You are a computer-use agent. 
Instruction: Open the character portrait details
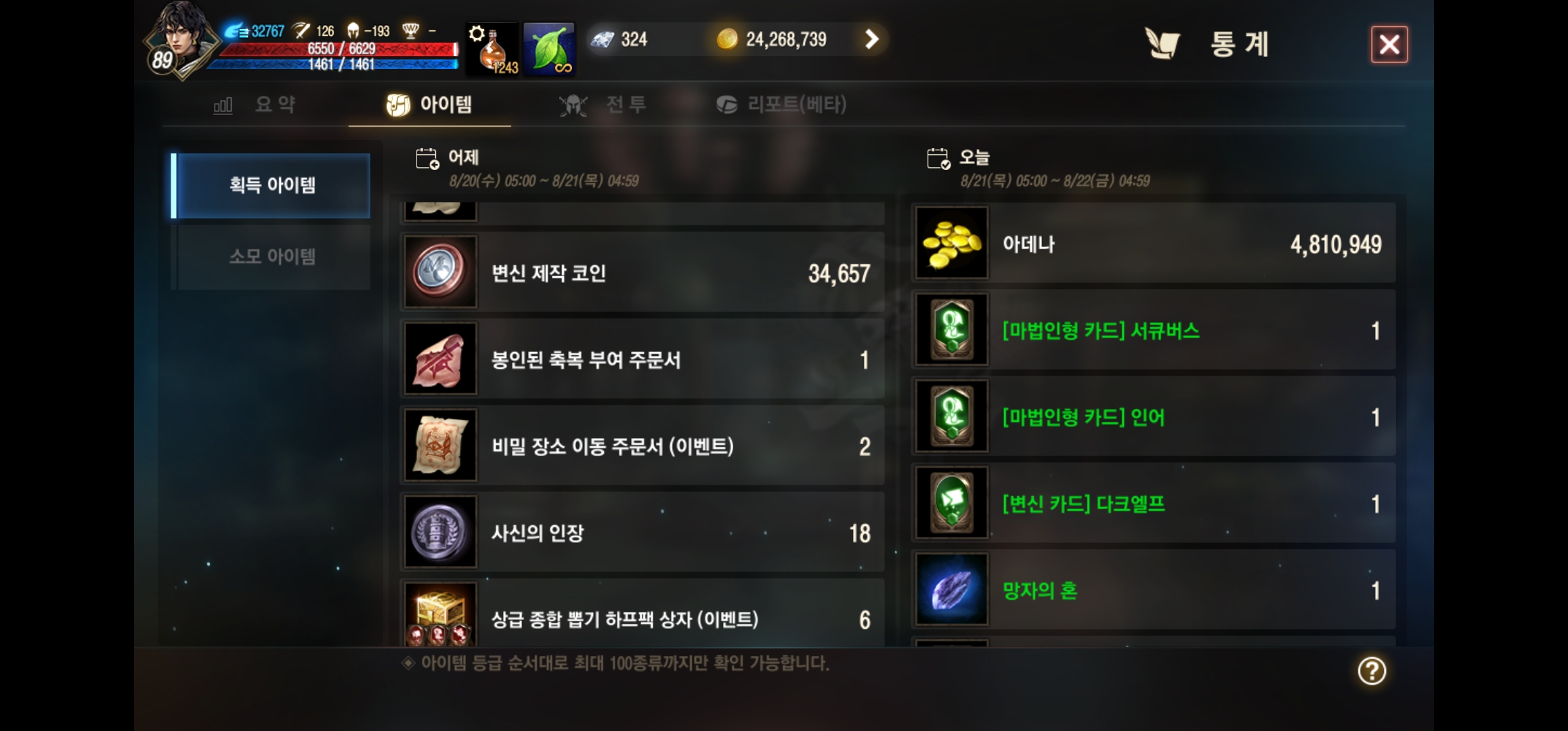[179, 41]
